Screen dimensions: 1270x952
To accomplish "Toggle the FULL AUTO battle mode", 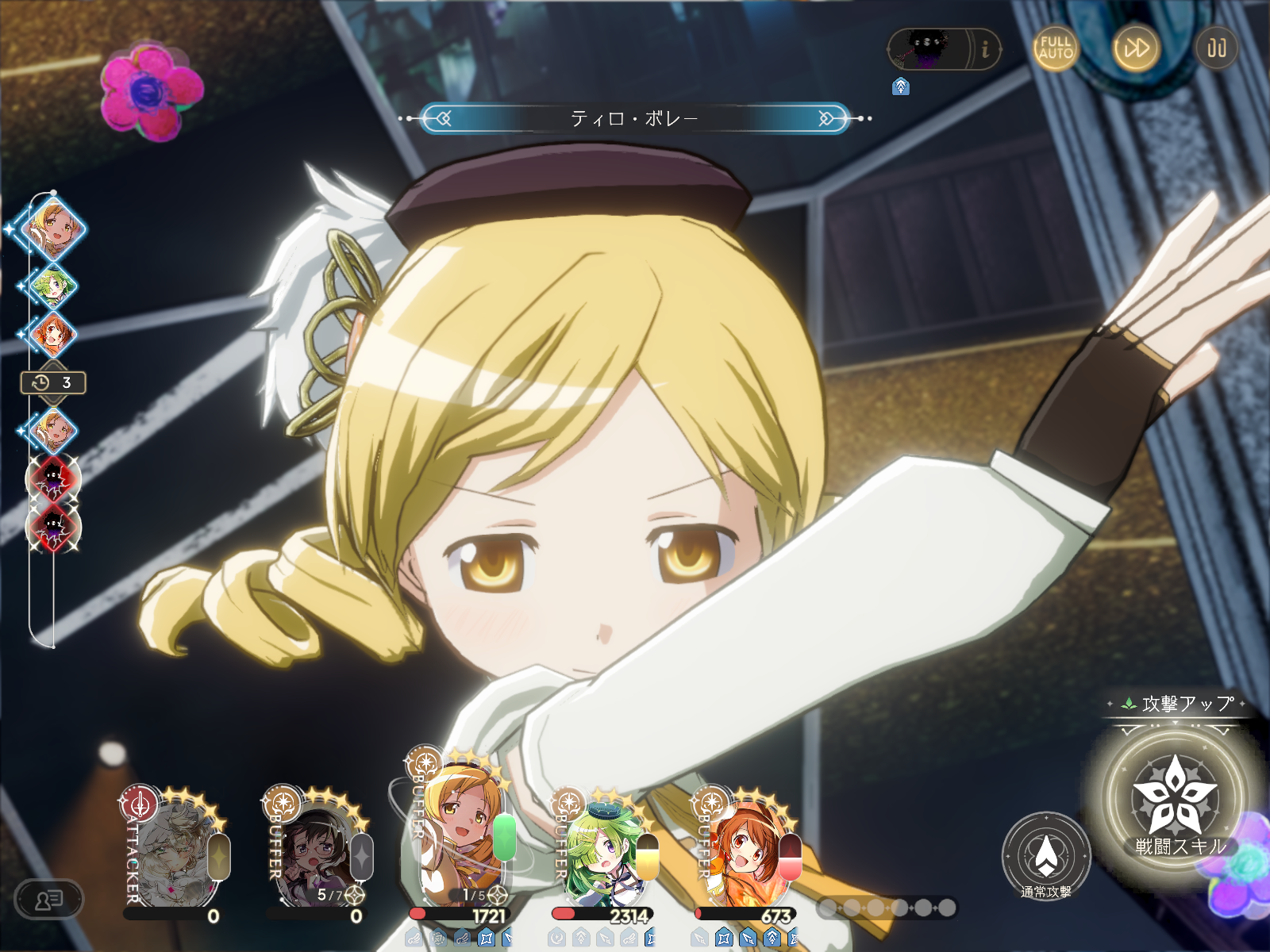I will pyautogui.click(x=1055, y=48).
